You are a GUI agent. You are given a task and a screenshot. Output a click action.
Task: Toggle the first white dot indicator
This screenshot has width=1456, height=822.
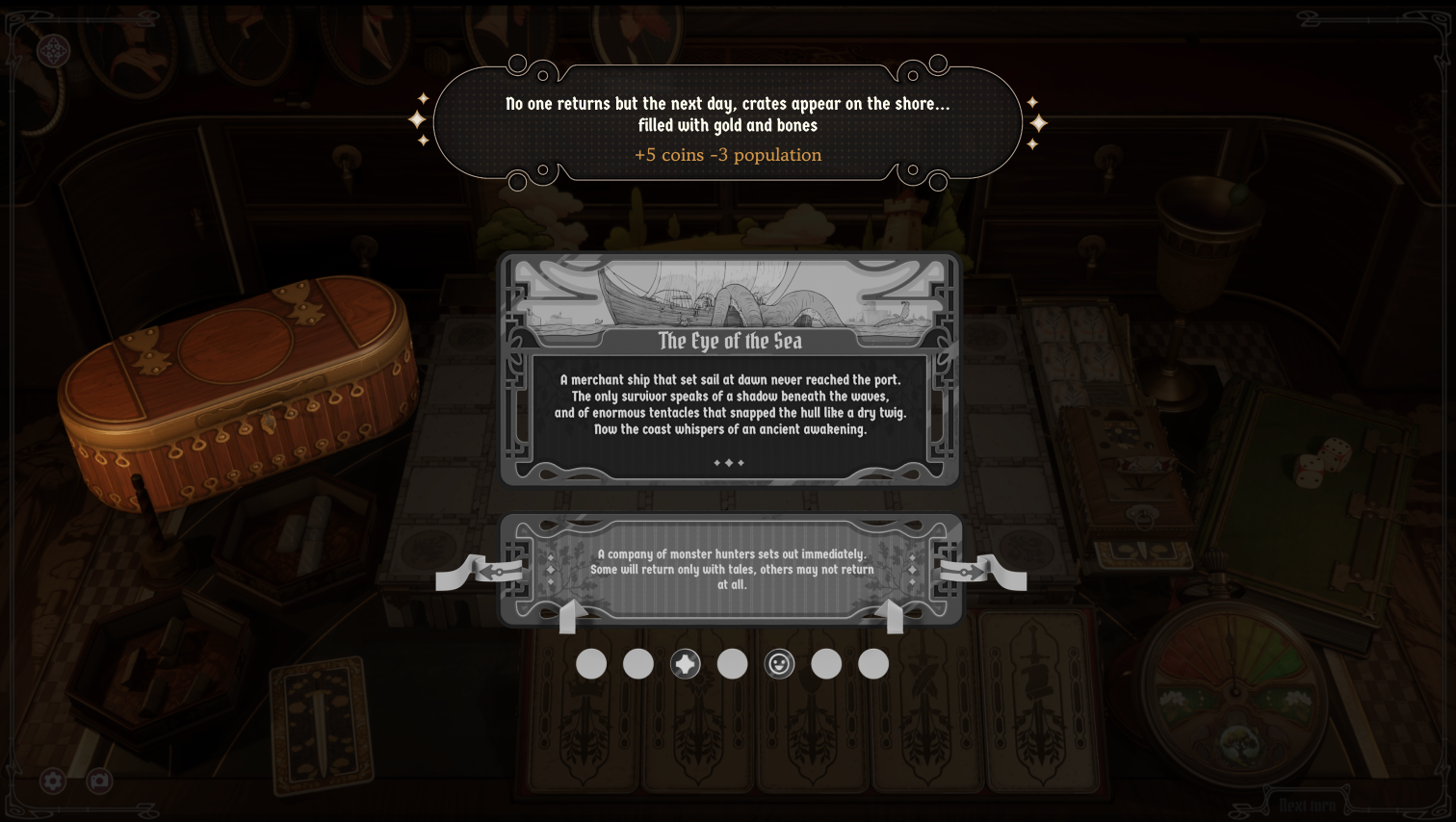(x=591, y=663)
